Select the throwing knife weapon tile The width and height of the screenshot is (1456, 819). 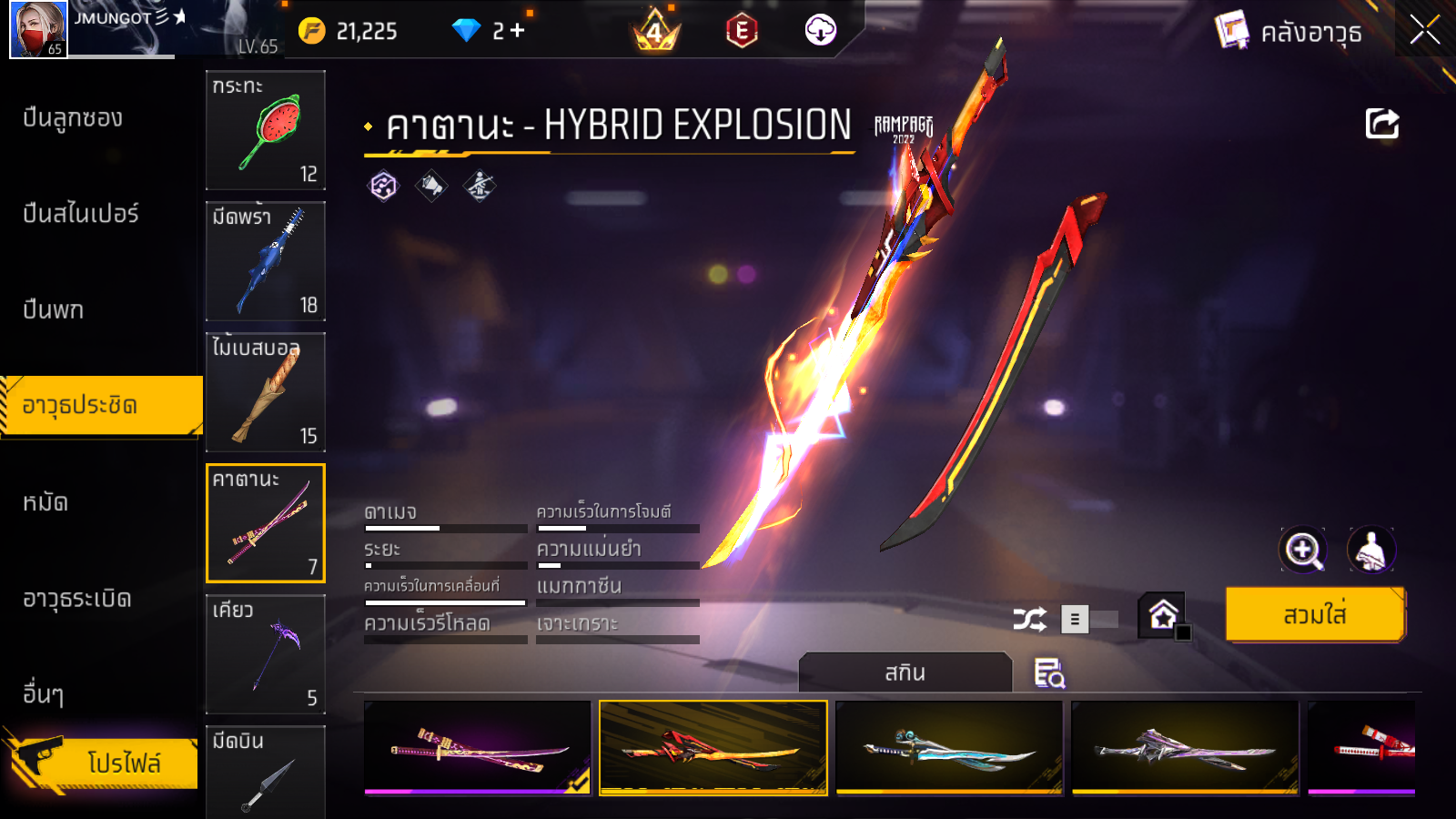click(x=266, y=772)
